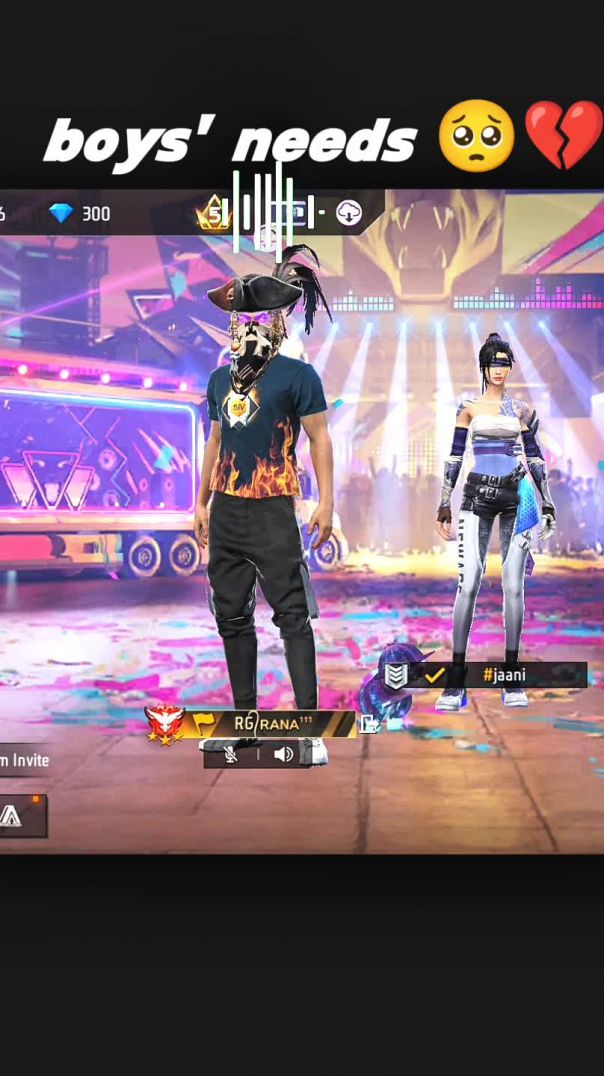Click the icon right of RG RANA's name

(x=369, y=723)
